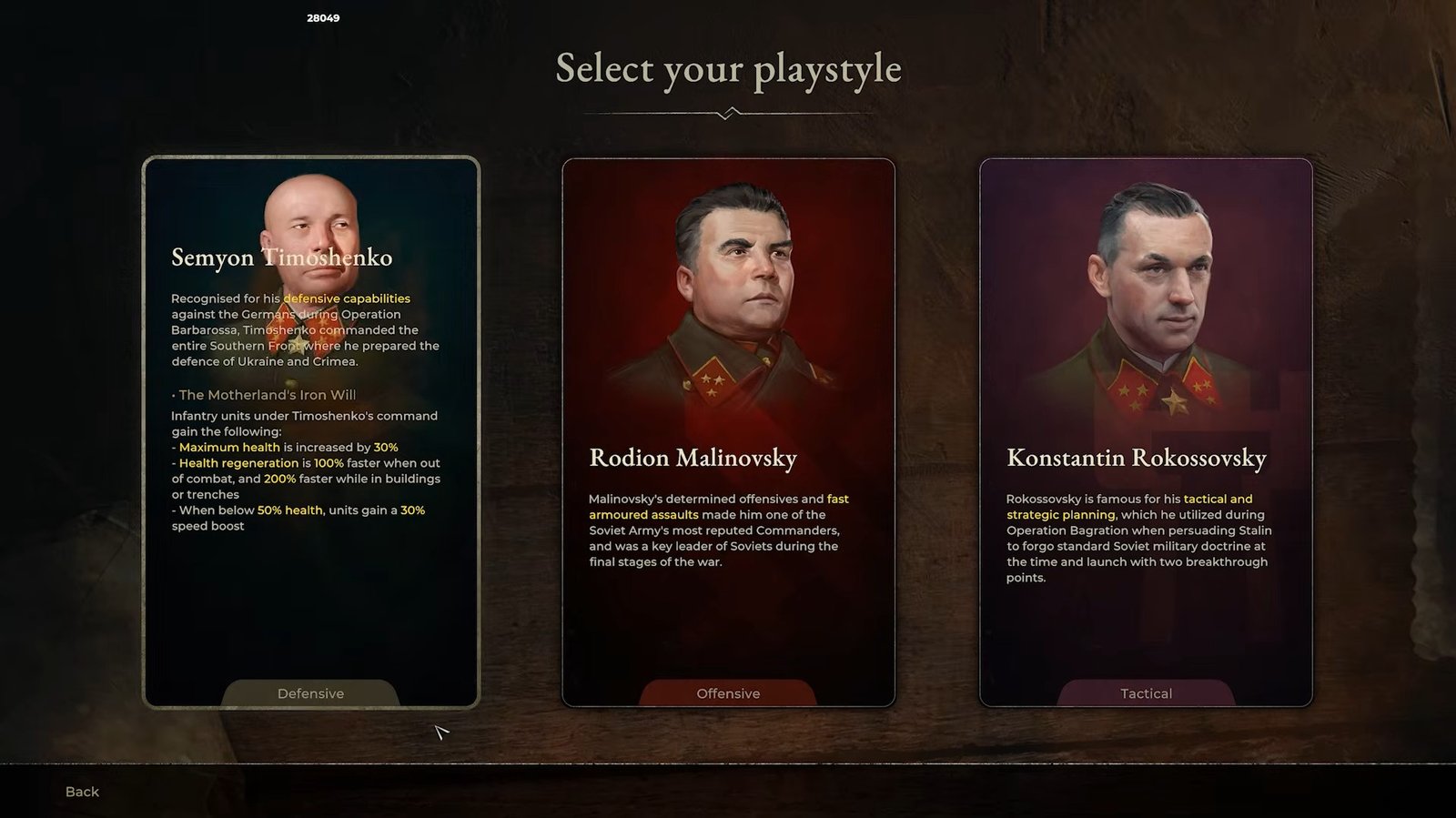Go back using the Back button

coord(82,792)
